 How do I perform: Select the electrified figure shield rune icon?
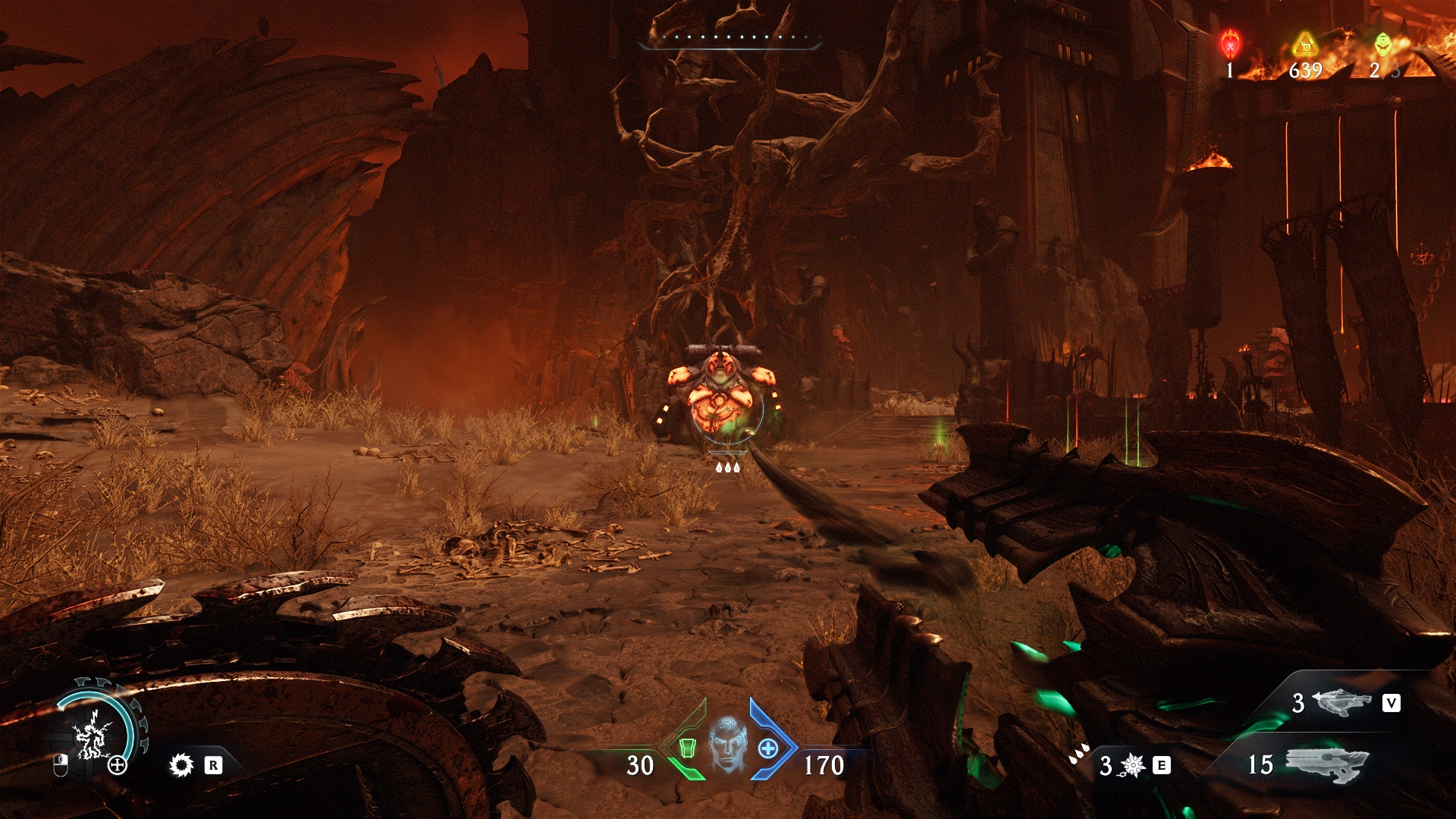[93, 734]
